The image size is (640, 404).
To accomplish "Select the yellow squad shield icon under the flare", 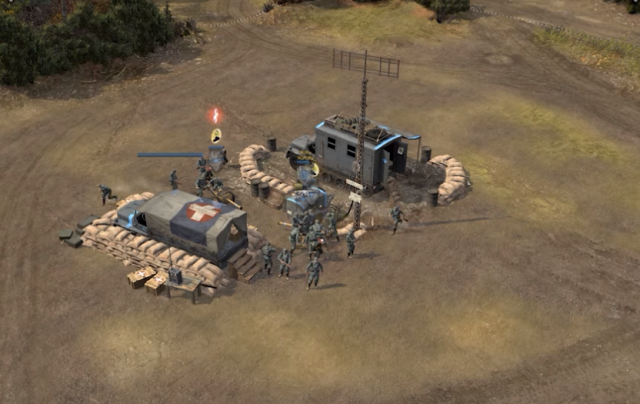I will coord(215,135).
